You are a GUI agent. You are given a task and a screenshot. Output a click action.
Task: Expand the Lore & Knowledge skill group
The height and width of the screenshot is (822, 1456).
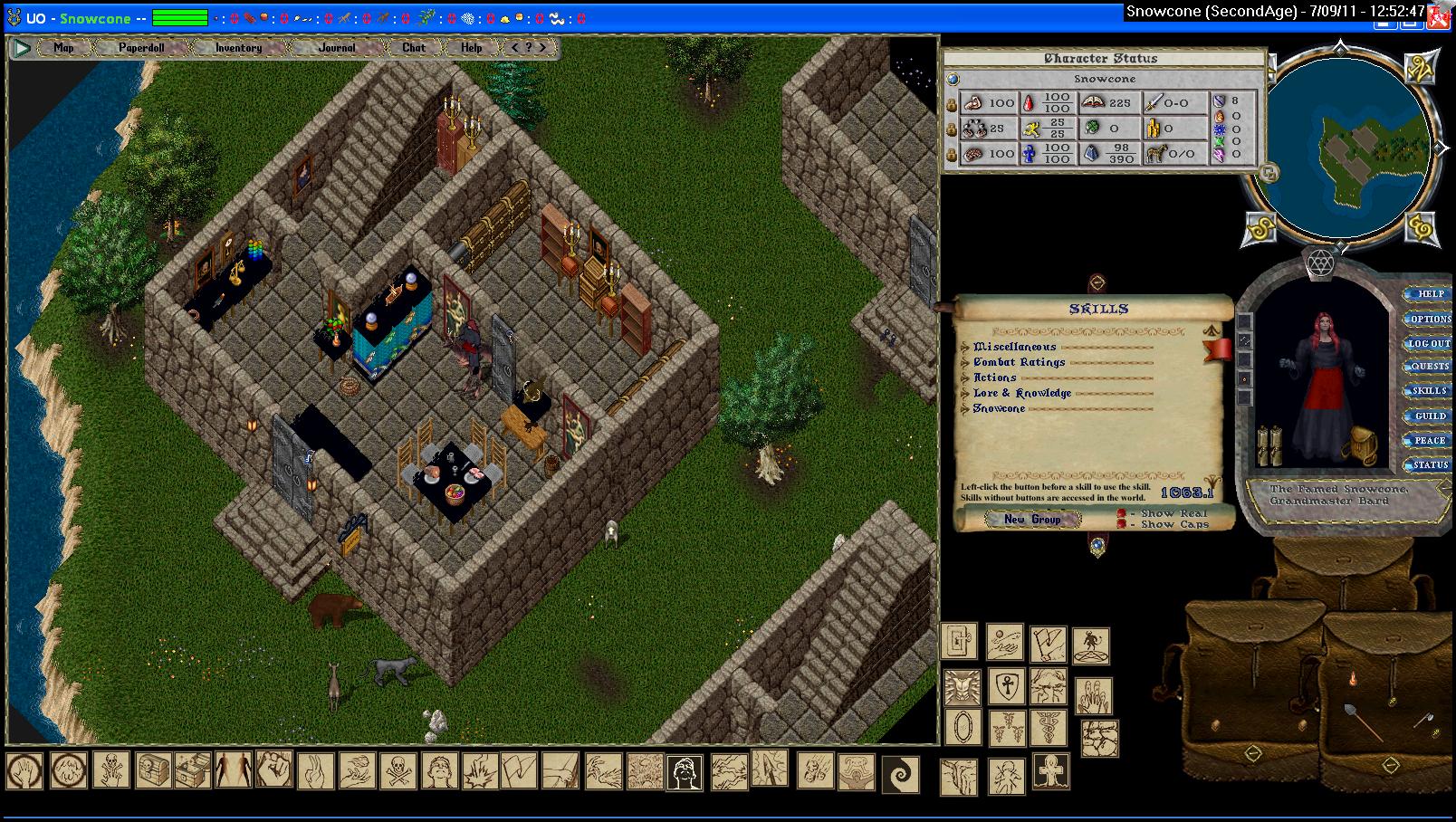965,393
